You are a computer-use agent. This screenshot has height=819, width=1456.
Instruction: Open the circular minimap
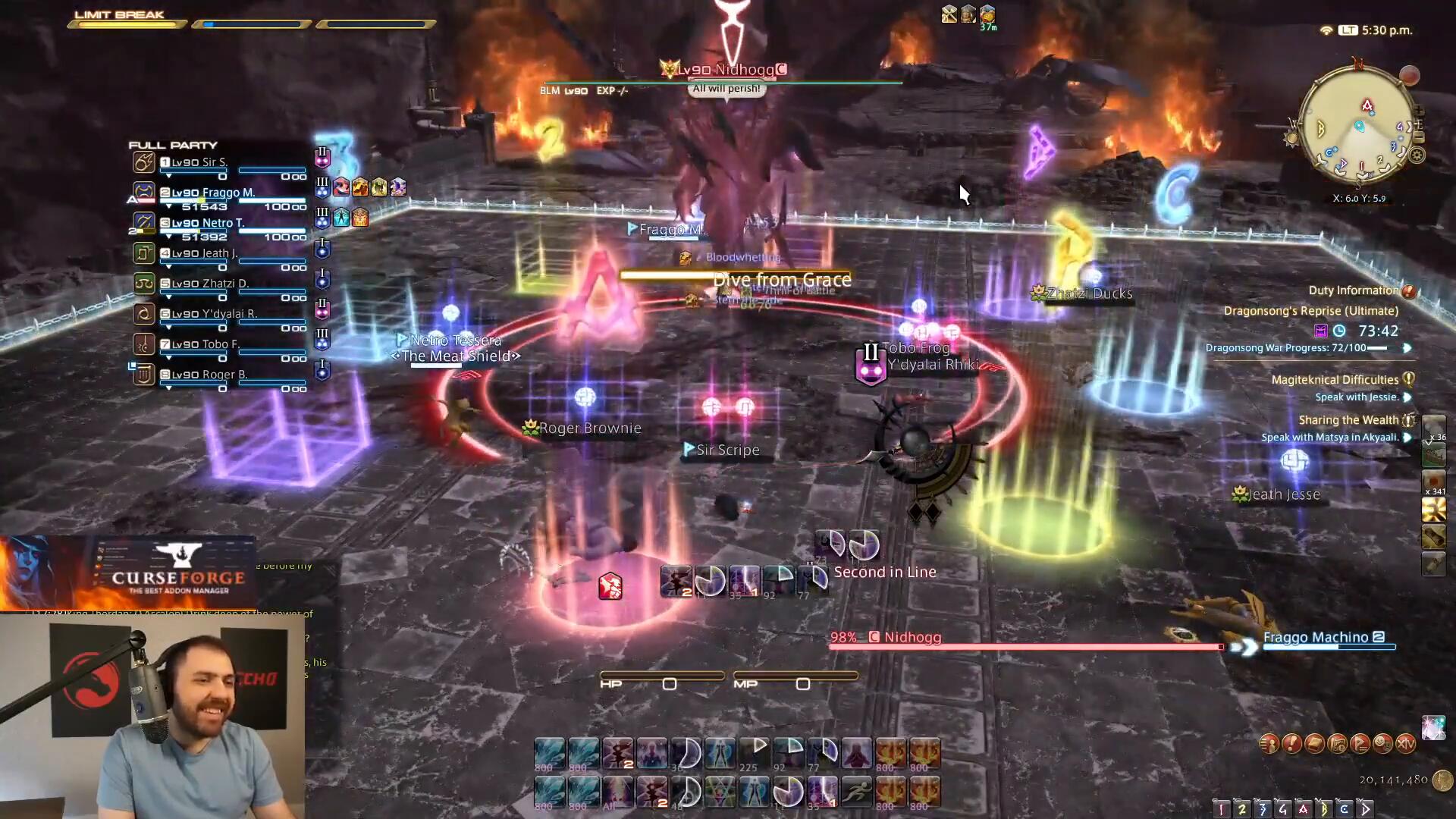click(x=1356, y=127)
